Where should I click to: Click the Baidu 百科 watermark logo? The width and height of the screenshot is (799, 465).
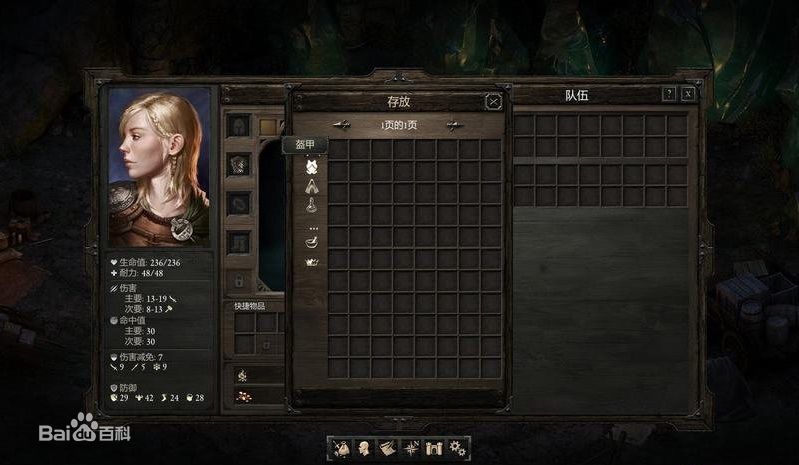click(85, 433)
